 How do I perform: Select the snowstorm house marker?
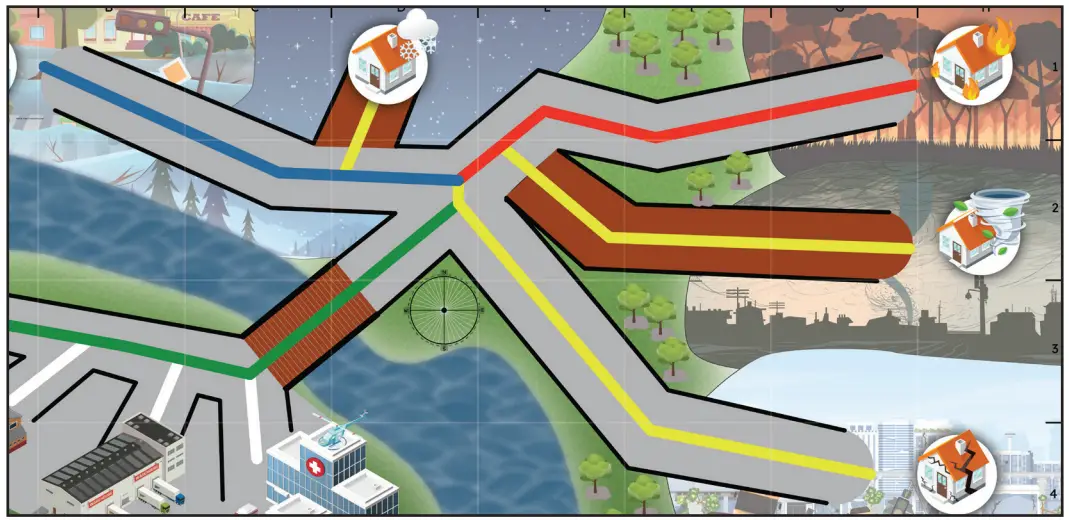click(388, 60)
